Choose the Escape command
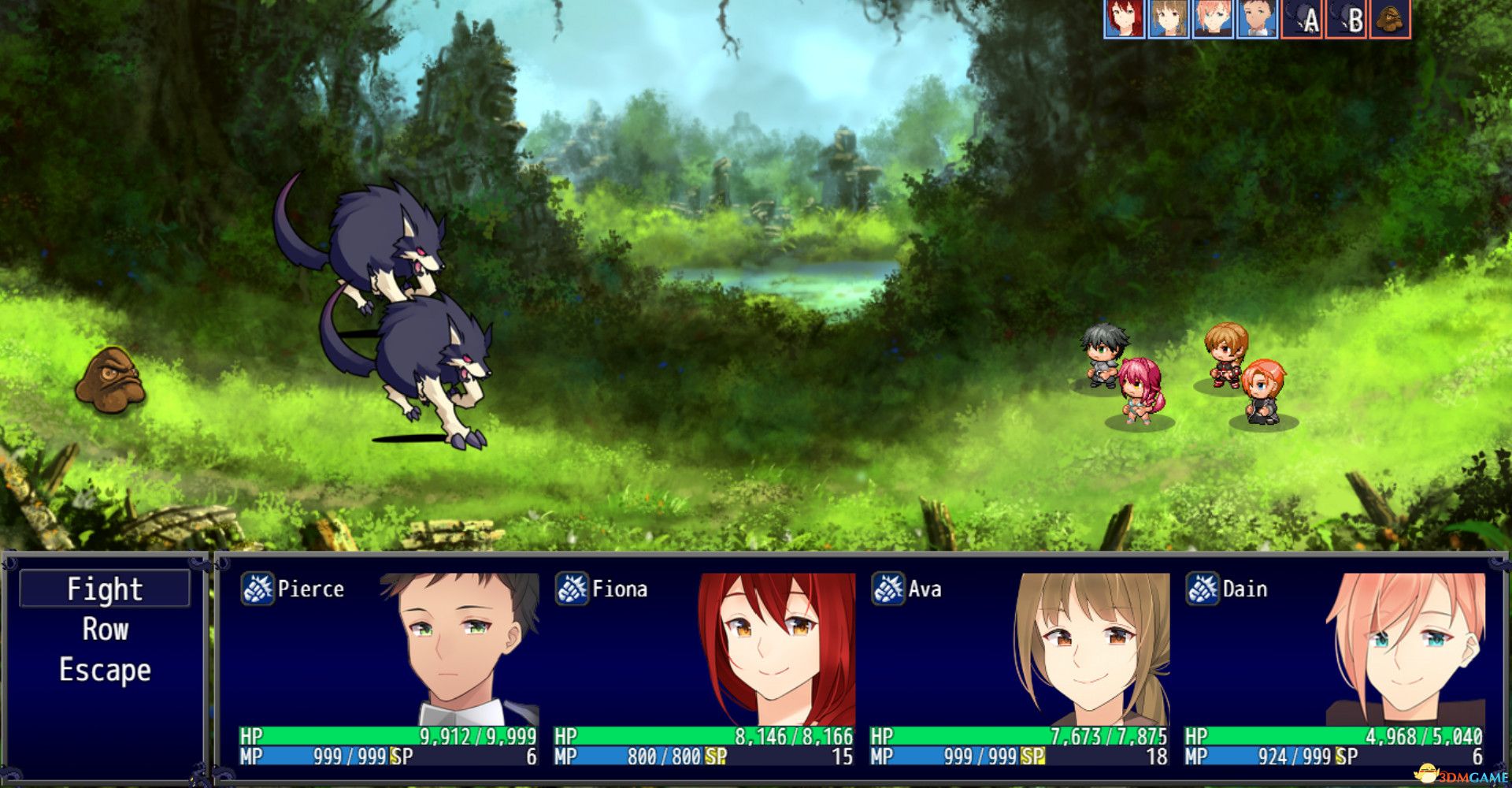This screenshot has height=788, width=1512. point(104,671)
